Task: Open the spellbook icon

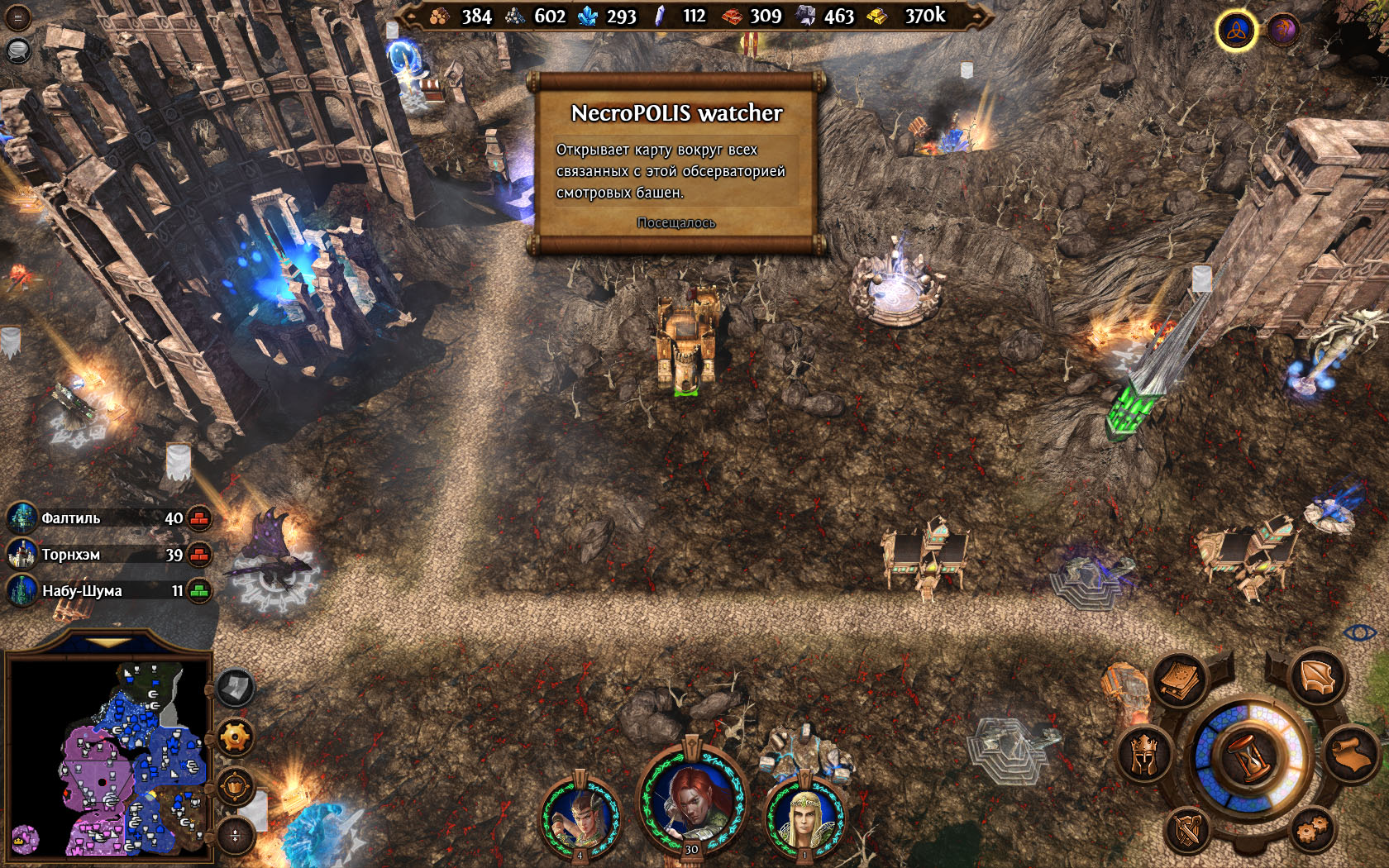Action: click(1180, 680)
